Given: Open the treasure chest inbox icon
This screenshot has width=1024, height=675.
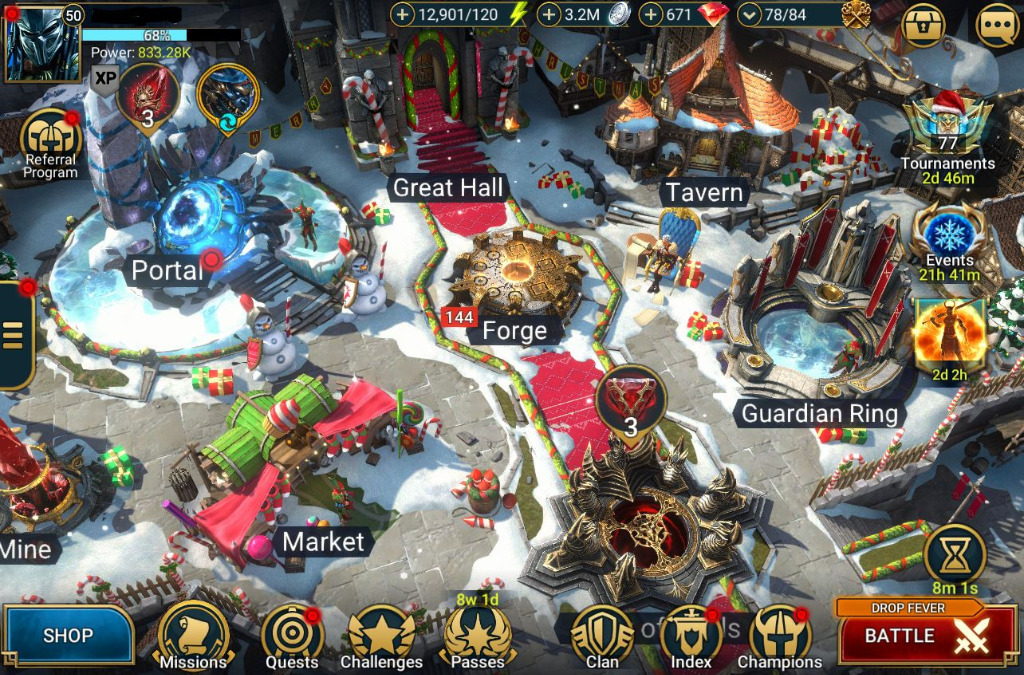Looking at the screenshot, I should [922, 26].
